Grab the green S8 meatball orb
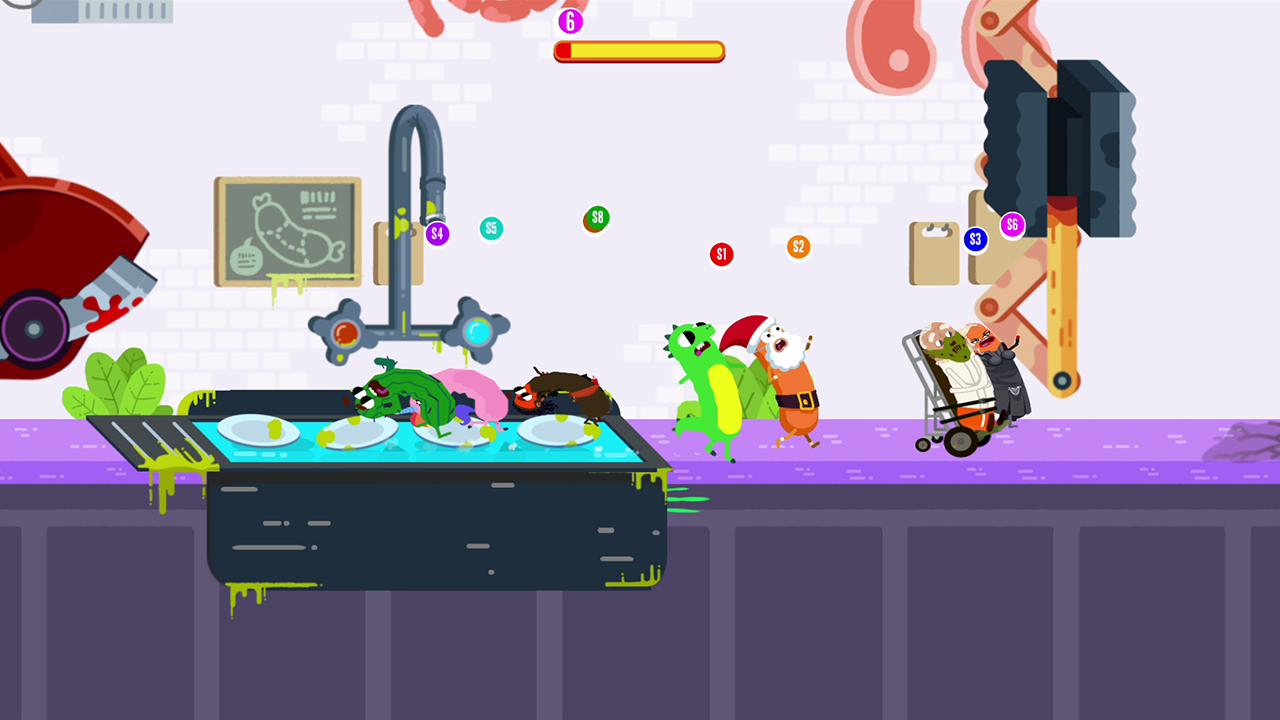This screenshot has height=720, width=1280. (595, 220)
